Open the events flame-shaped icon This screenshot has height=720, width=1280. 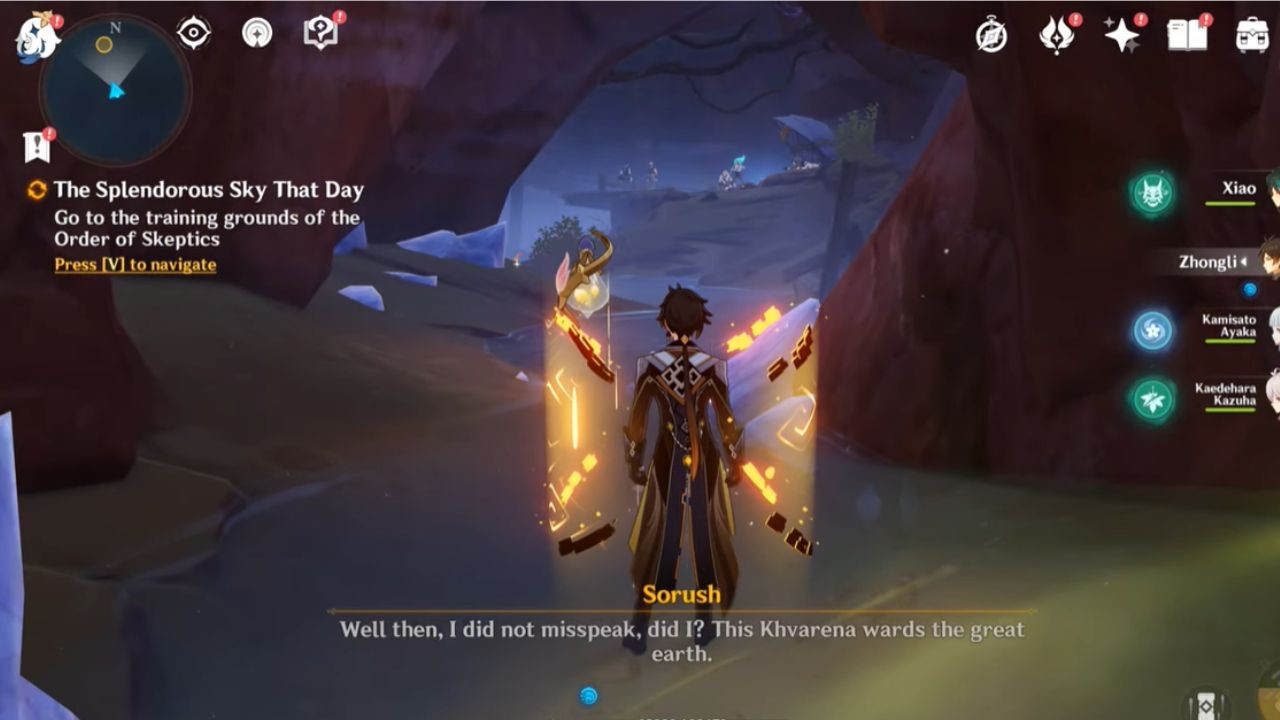(1056, 35)
